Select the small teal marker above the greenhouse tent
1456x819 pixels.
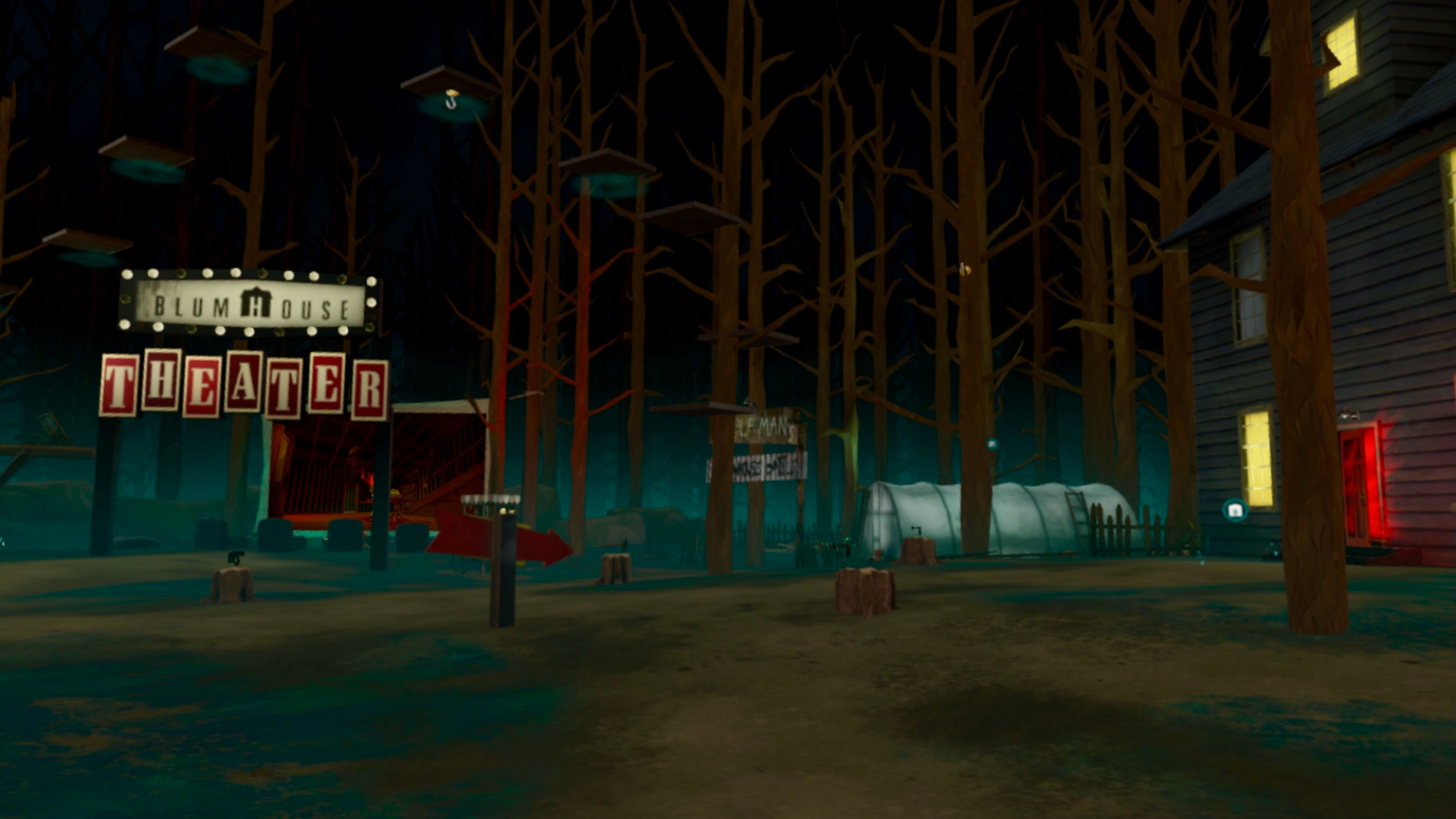[992, 444]
